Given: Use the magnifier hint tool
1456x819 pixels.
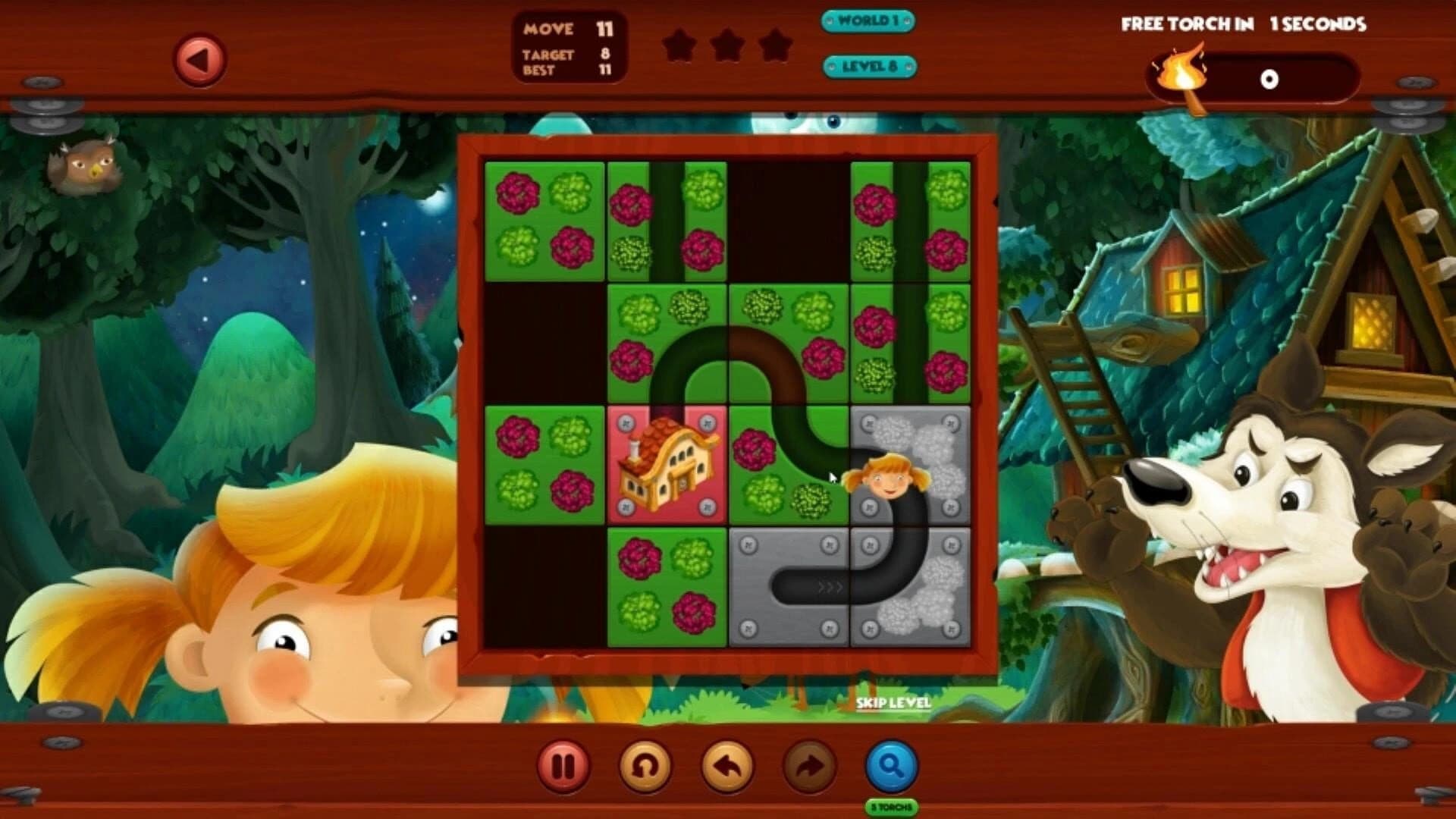Looking at the screenshot, I should [893, 766].
